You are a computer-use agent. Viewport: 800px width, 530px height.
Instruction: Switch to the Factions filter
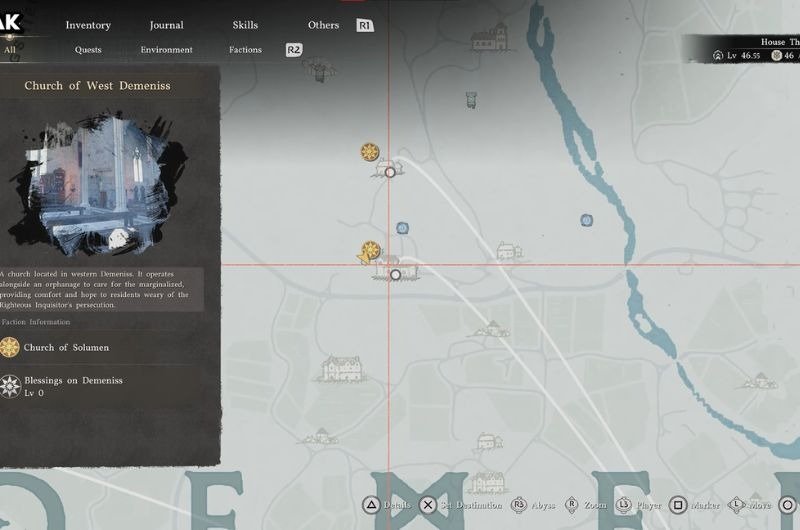tap(245, 50)
